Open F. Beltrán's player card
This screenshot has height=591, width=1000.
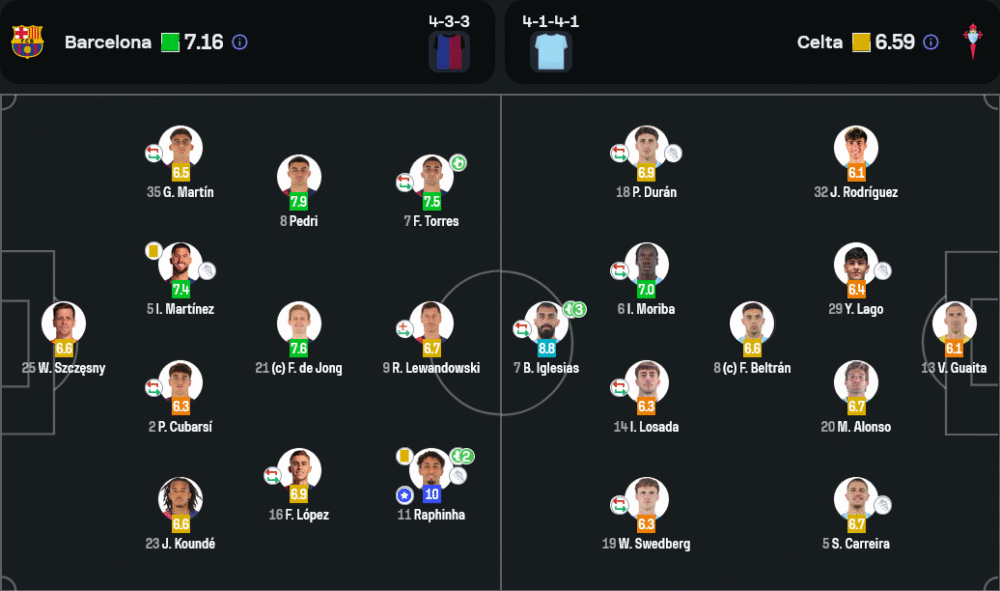pyautogui.click(x=752, y=324)
